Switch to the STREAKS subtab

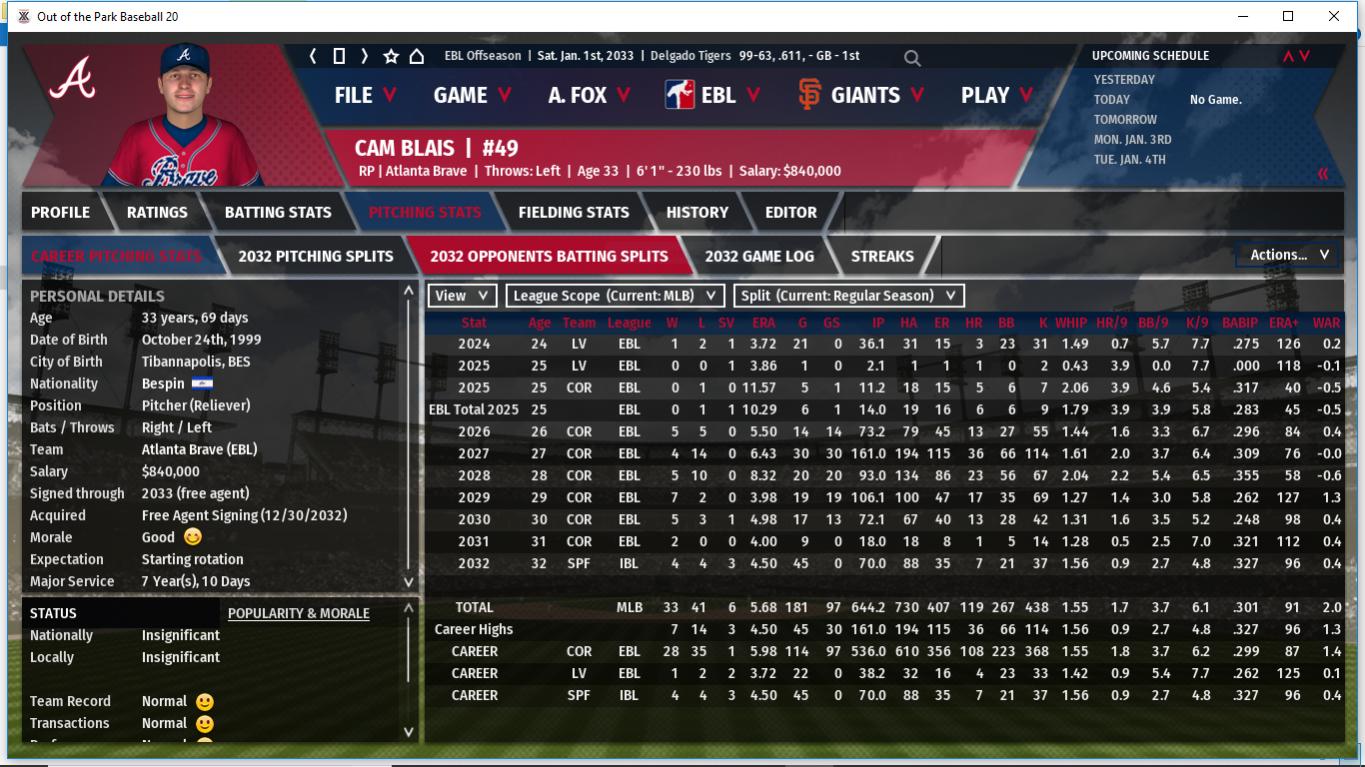(882, 256)
